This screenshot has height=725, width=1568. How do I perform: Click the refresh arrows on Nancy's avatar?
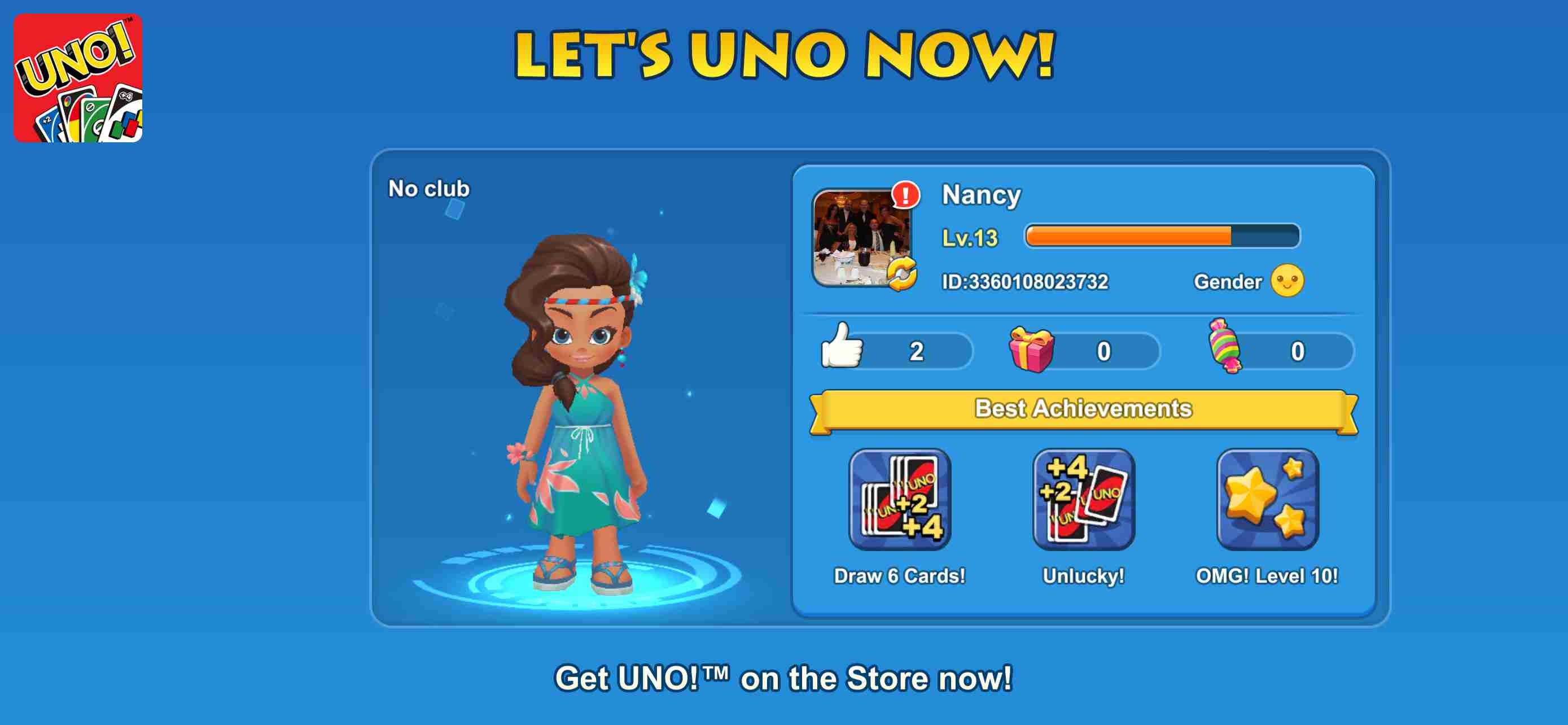click(x=903, y=274)
